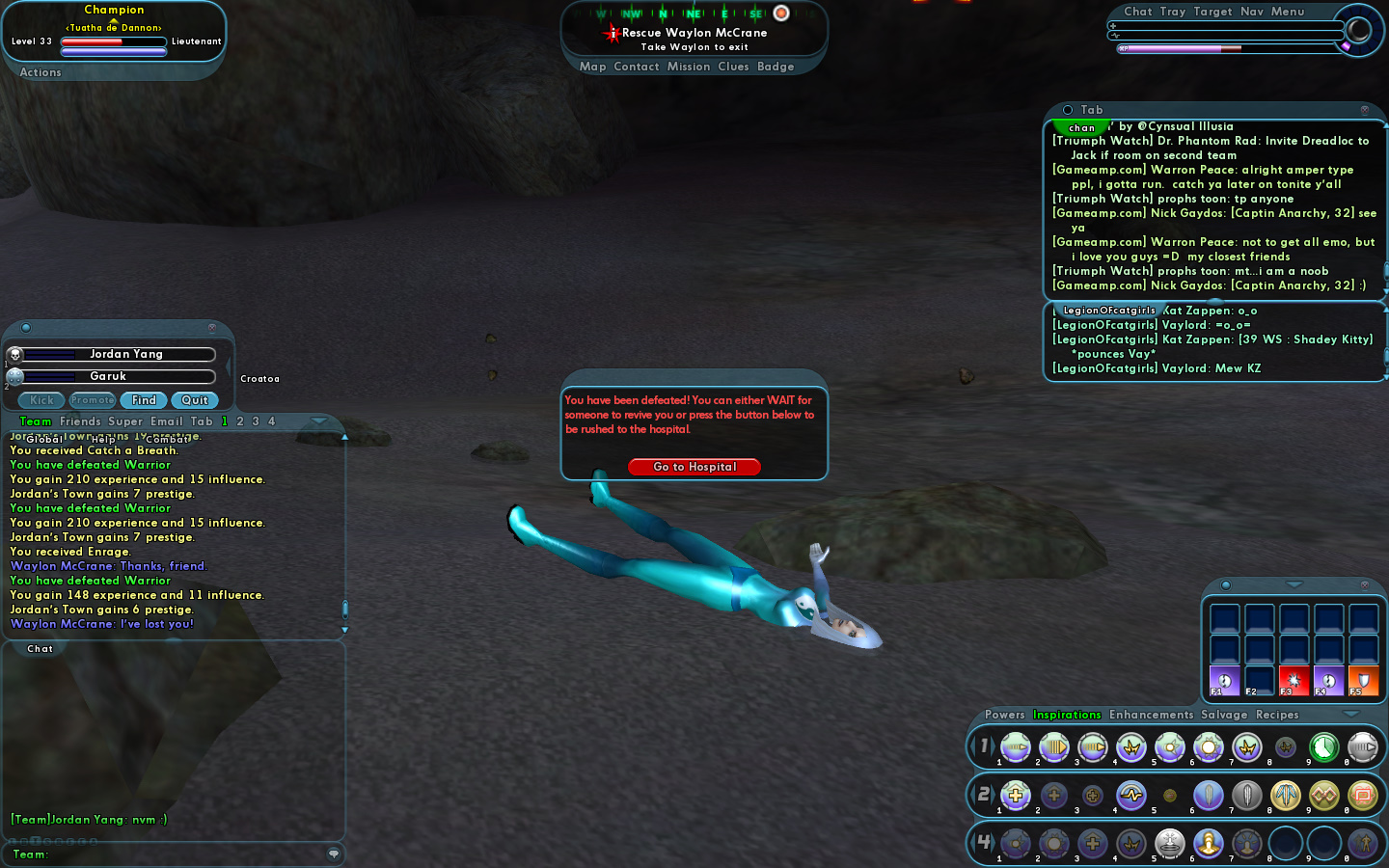This screenshot has height=868, width=1389.
Task: Open the top-right Menu option
Action: point(1287,12)
